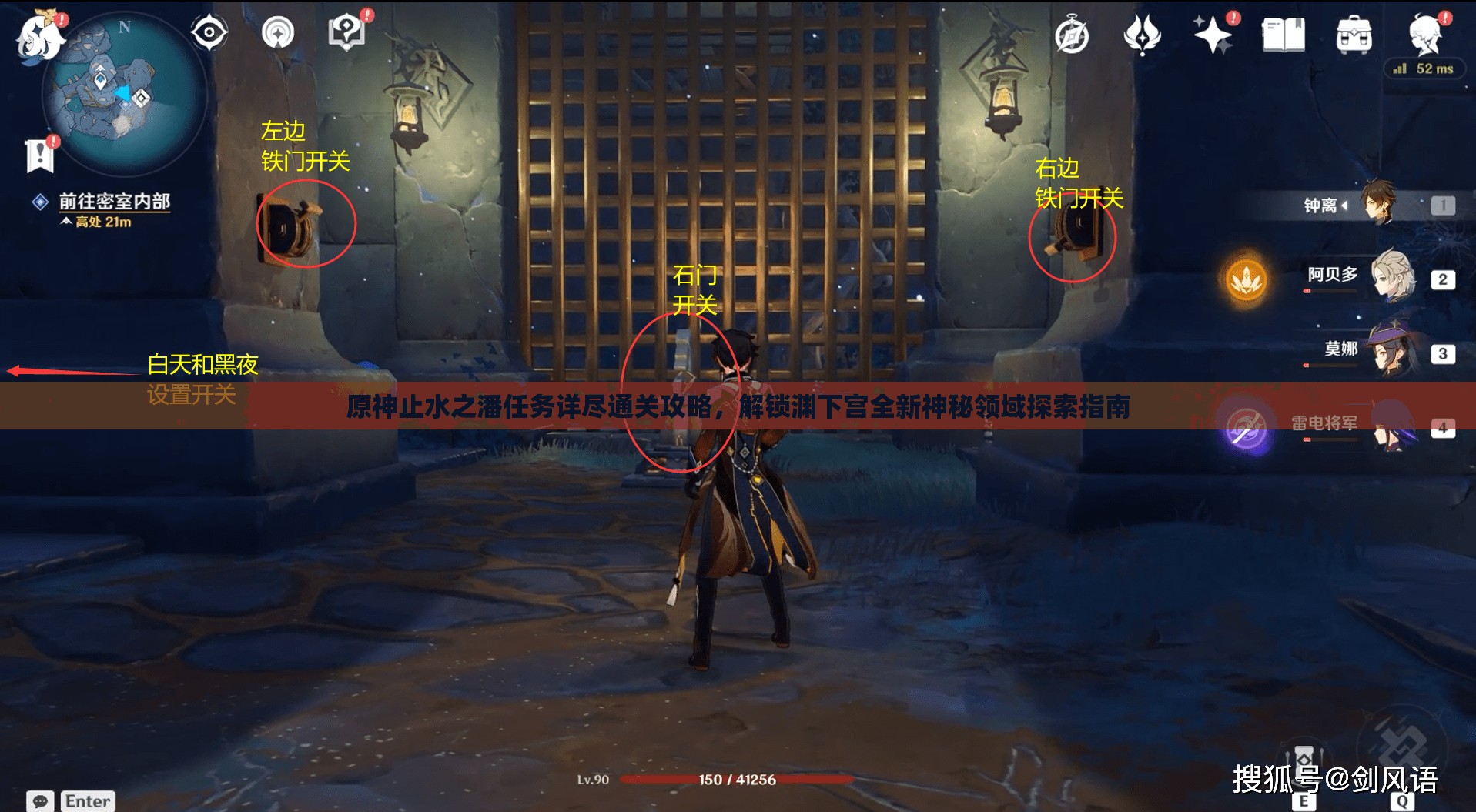Open the four-pointed star wish icon
Image resolution: width=1476 pixels, height=812 pixels.
[x=1213, y=35]
